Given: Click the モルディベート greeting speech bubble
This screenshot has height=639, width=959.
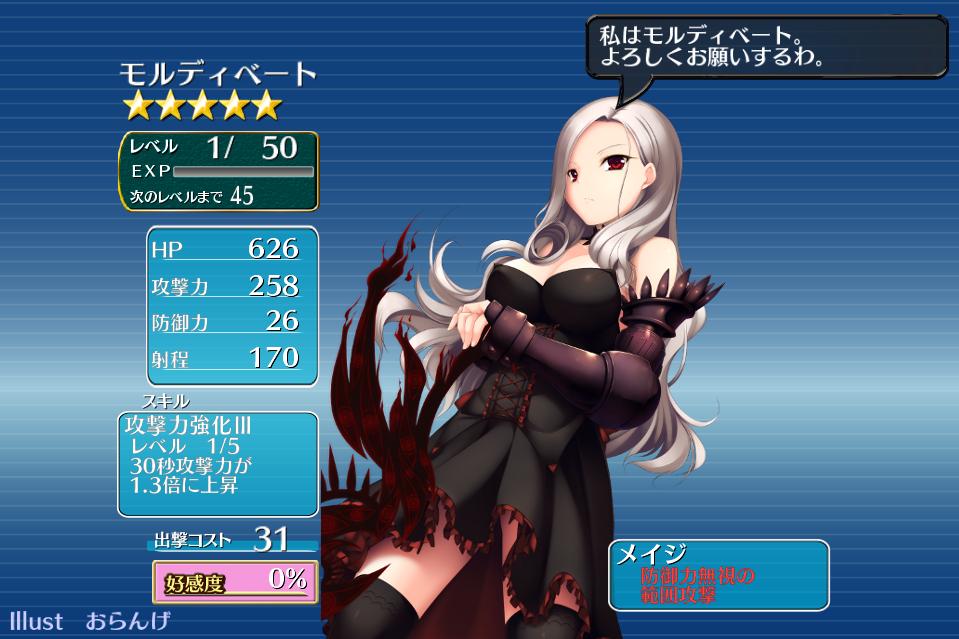Looking at the screenshot, I should click(x=765, y=47).
